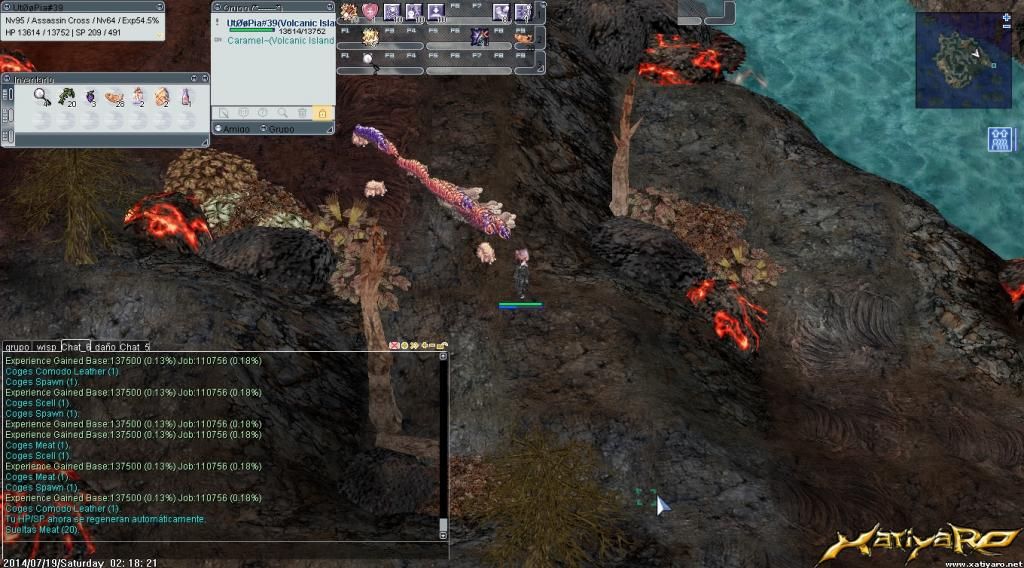Click the blue status buff icon
The width and height of the screenshot is (1024, 568).
pyautogui.click(x=1001, y=139)
